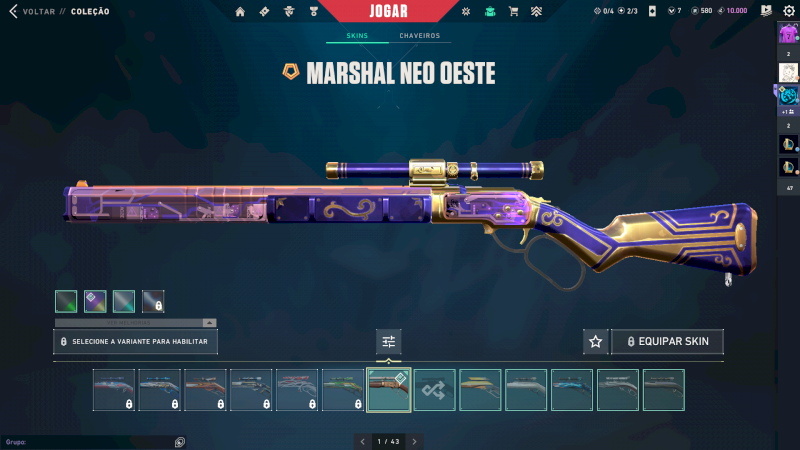Click Selecione a Variante para Habilitar

tap(135, 342)
